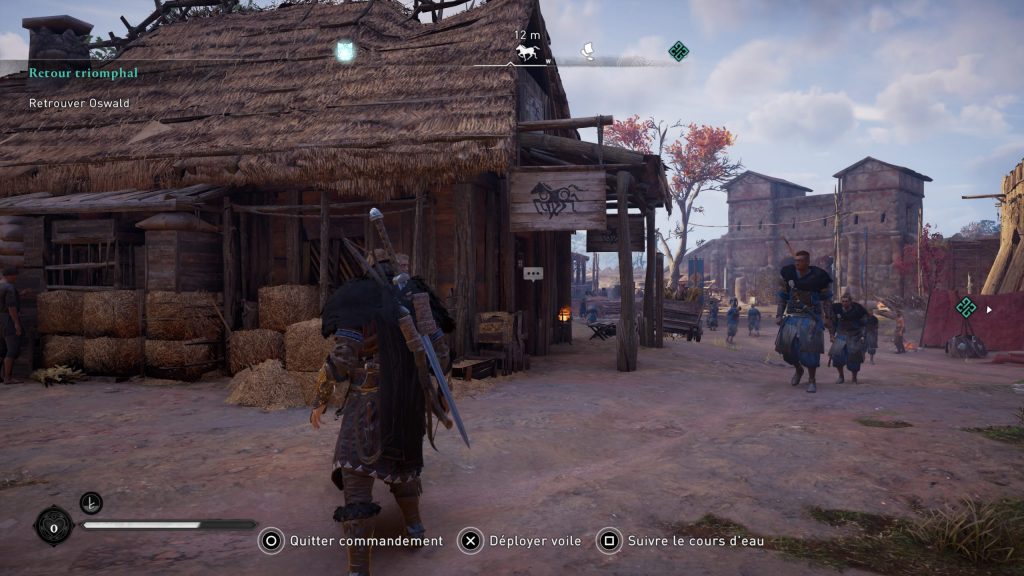The width and height of the screenshot is (1024, 576).
Task: Activate the rune ability icon above health bar
Action: click(91, 503)
